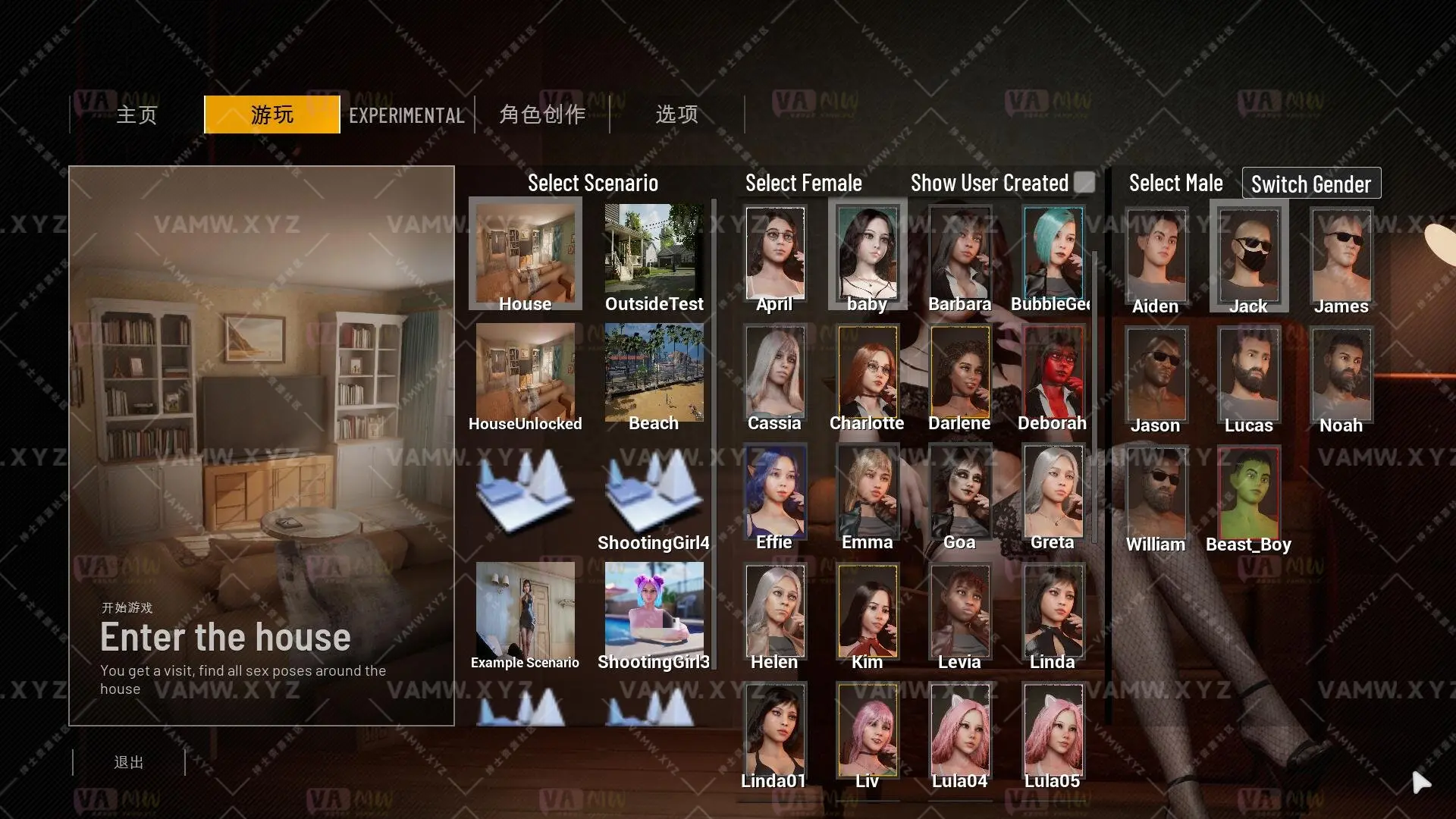Open the 选项 tab
Screen dimensions: 1456x819
click(676, 115)
